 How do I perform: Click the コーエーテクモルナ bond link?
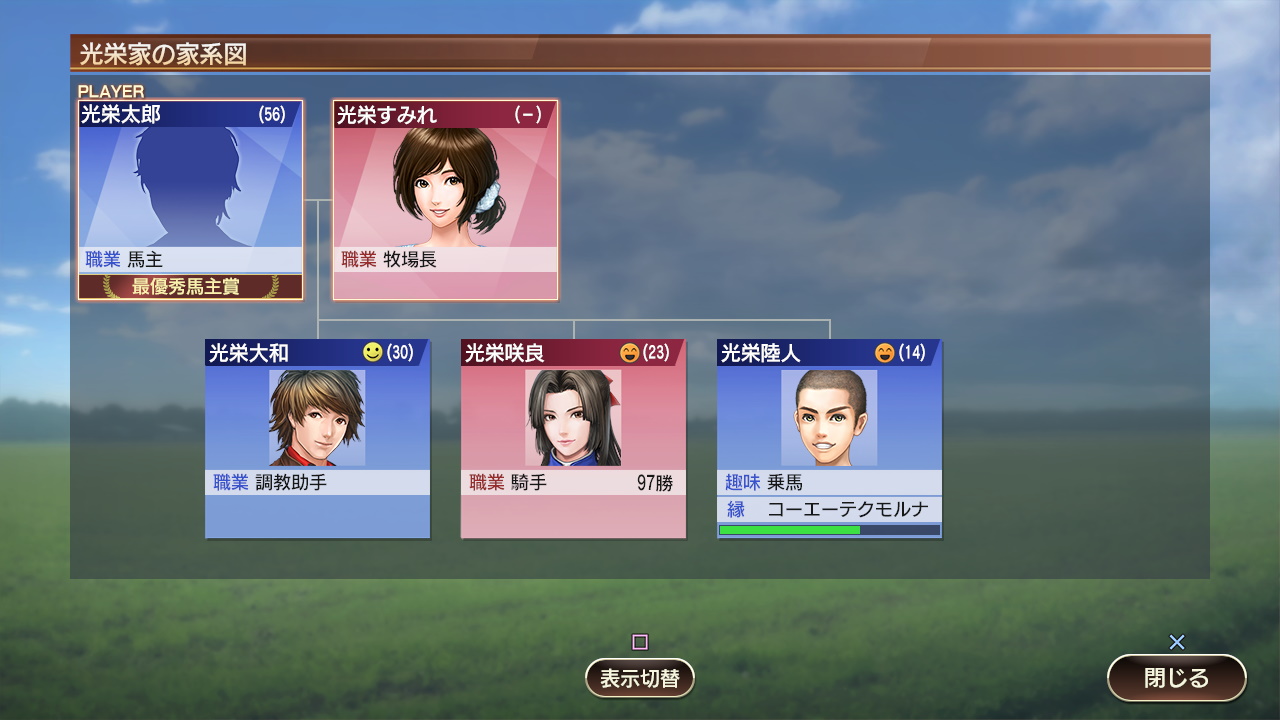pos(828,509)
